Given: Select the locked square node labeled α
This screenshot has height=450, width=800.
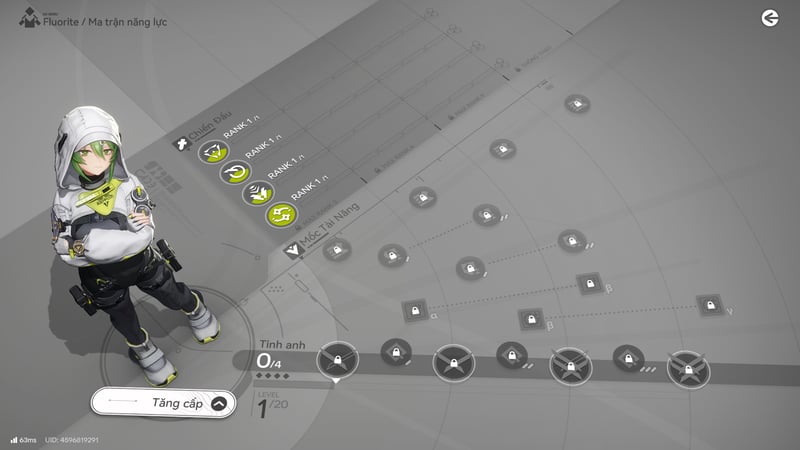Looking at the screenshot, I should pos(417,310).
